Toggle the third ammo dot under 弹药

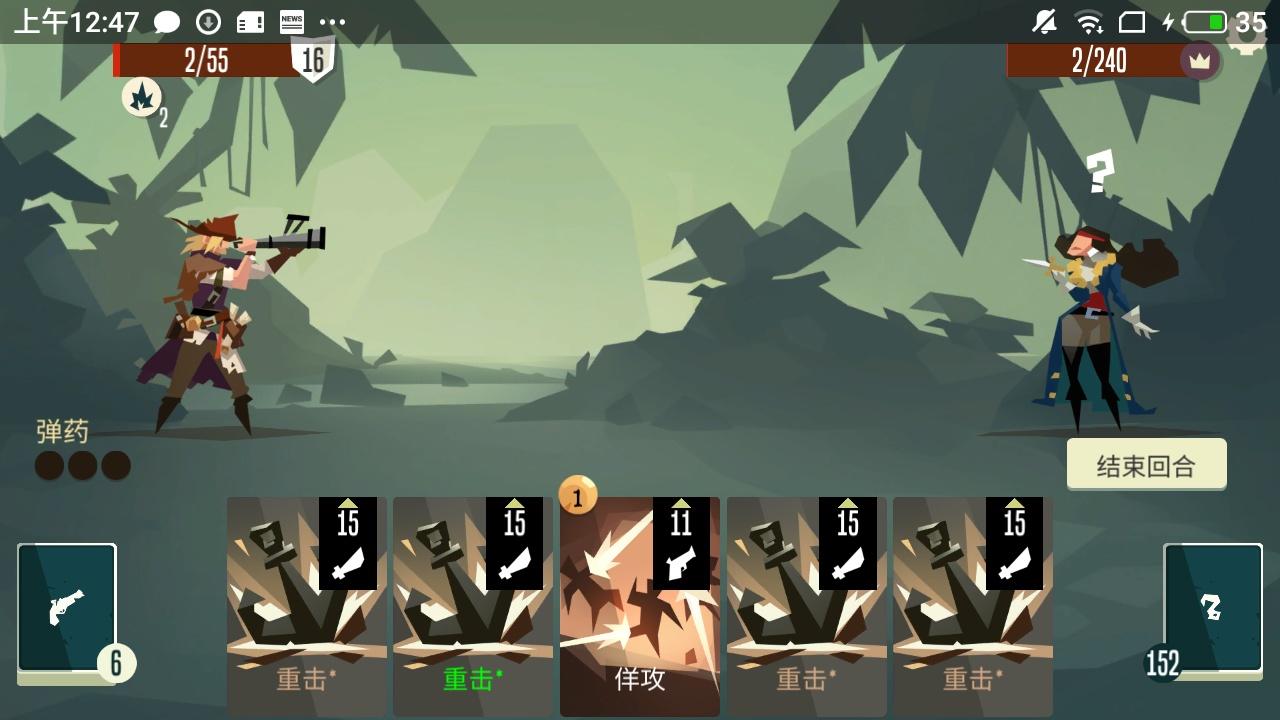point(115,464)
